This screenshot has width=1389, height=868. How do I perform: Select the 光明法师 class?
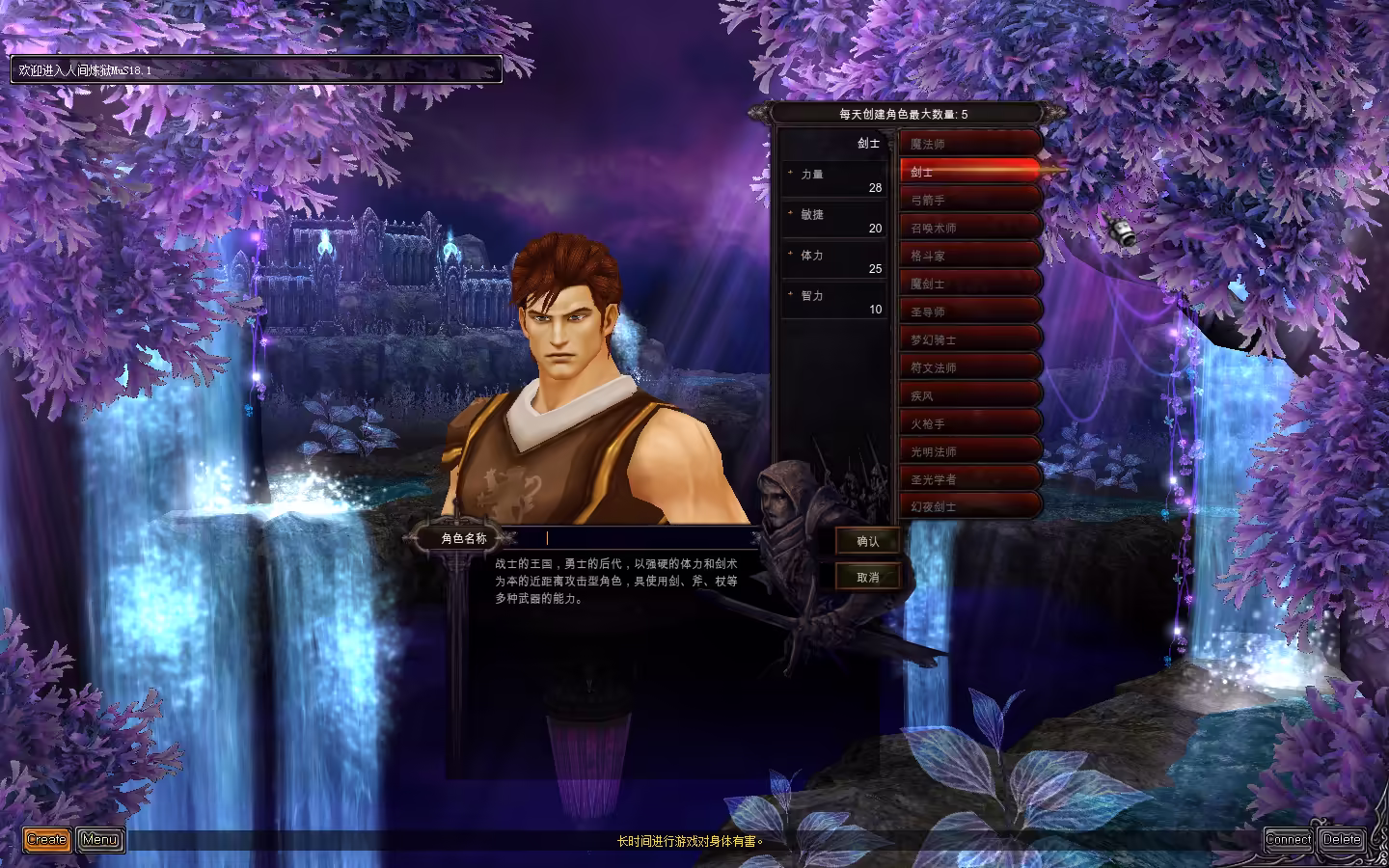[969, 451]
